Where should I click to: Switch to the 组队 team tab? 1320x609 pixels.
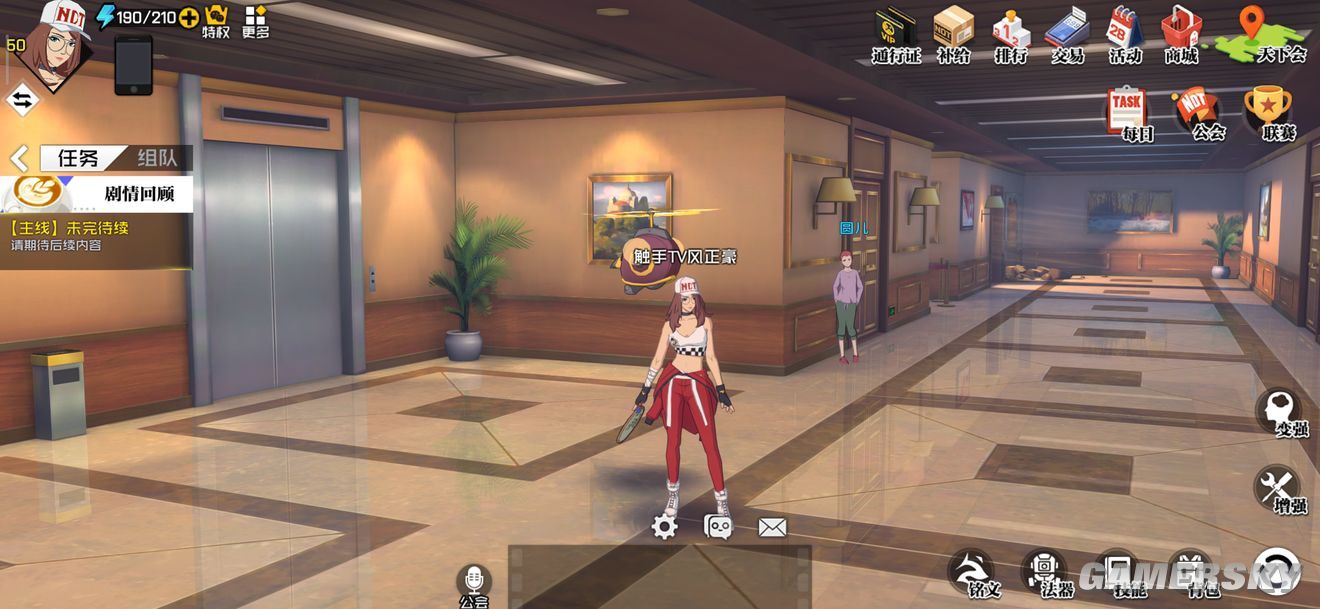pos(158,158)
